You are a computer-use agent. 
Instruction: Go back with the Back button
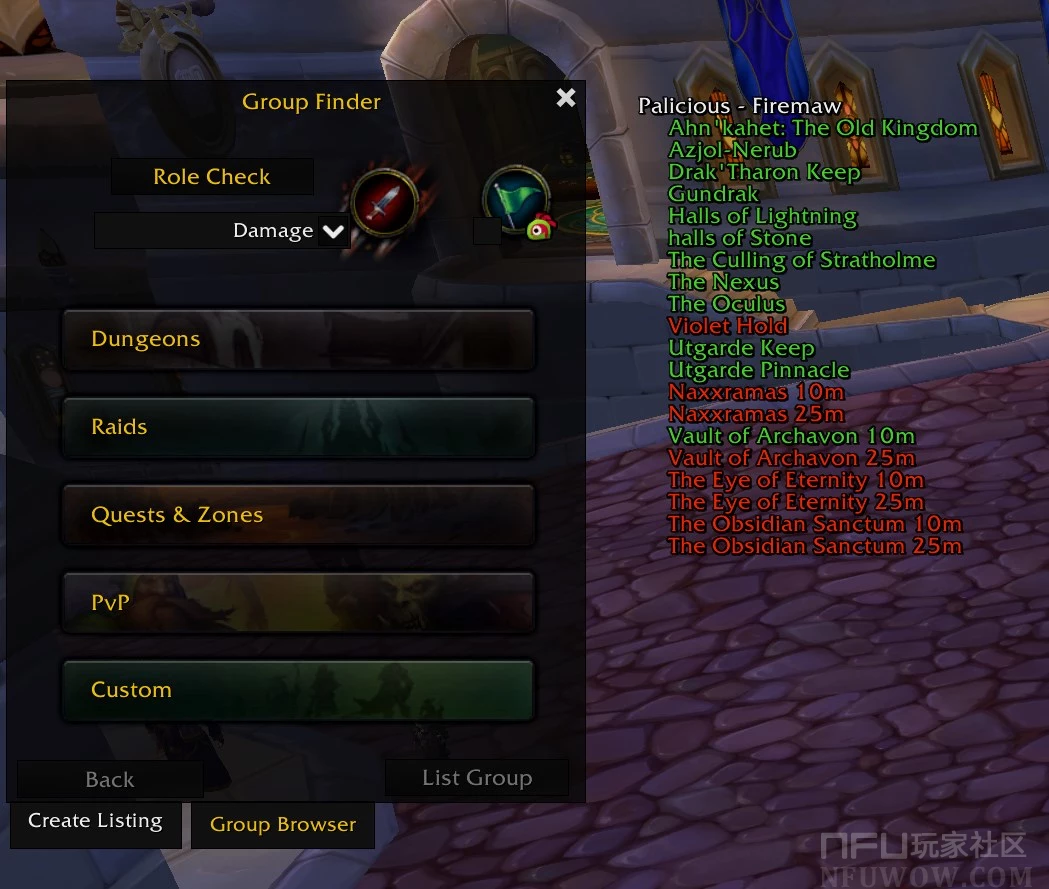(x=110, y=780)
